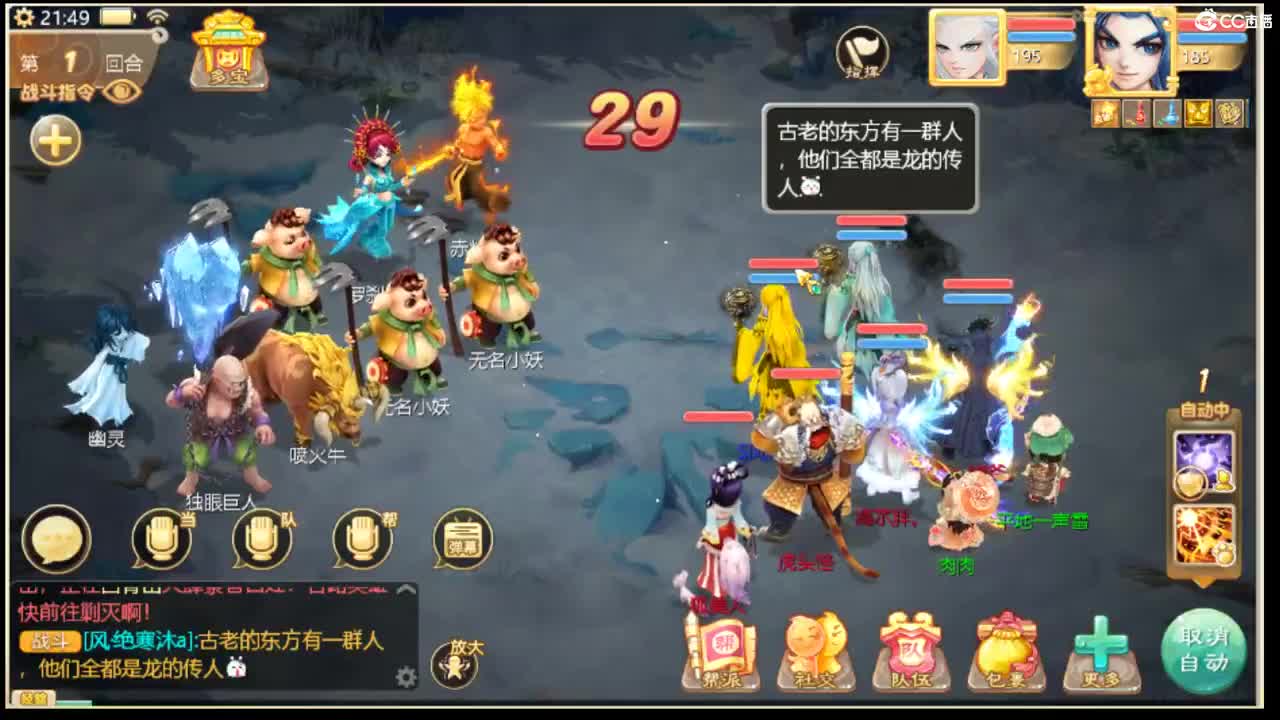Use the red potion item icon
The height and width of the screenshot is (720, 1280).
(1139, 113)
